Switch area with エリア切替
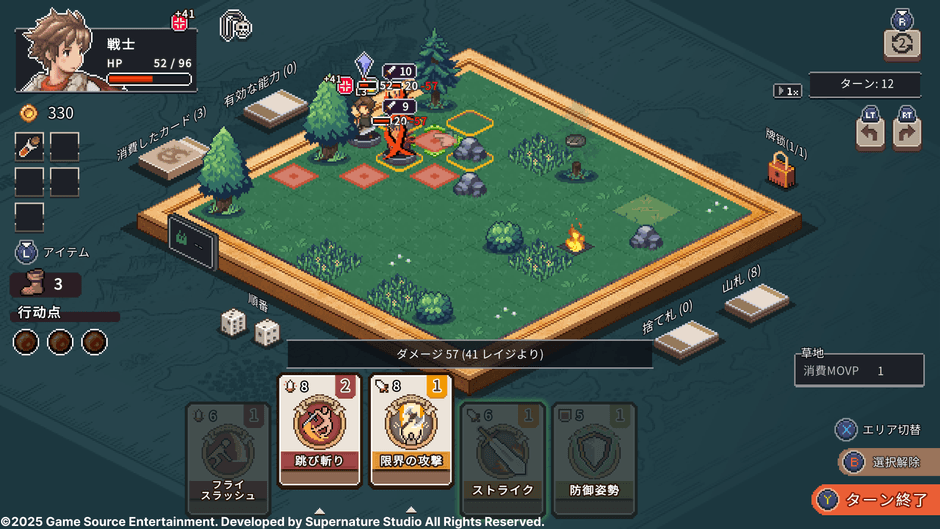This screenshot has width=940, height=529. pos(880,429)
